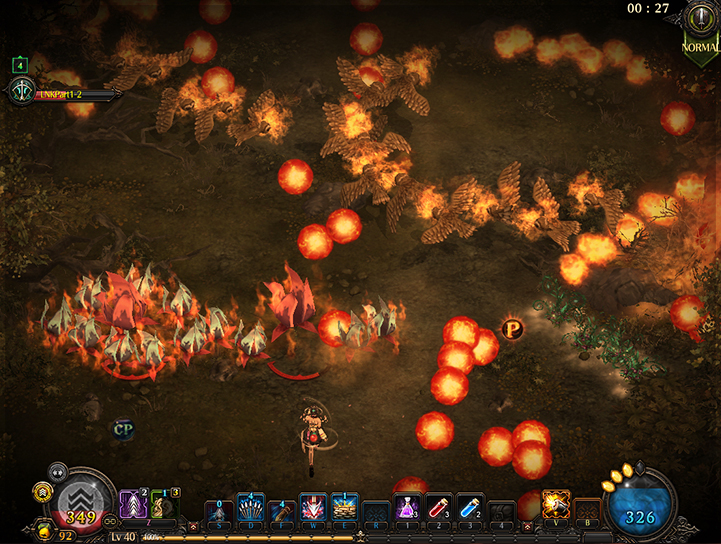Viewport: 721px width, 544px height.
Task: Activate the arrow volley skill on D
Action: (251, 507)
